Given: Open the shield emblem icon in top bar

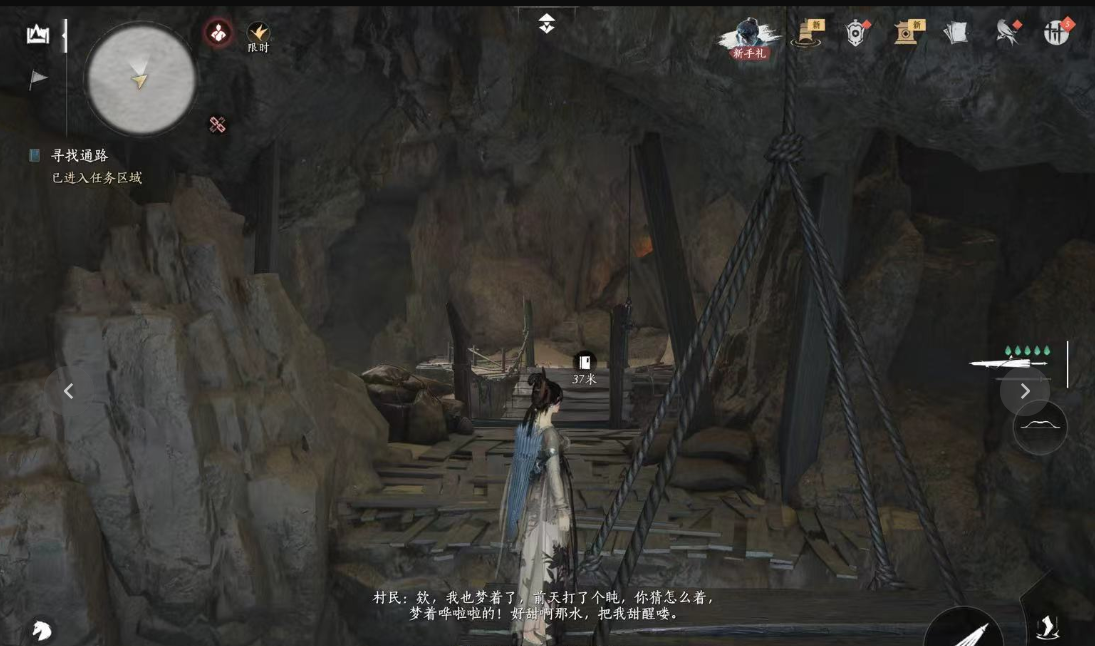Looking at the screenshot, I should pos(856,33).
